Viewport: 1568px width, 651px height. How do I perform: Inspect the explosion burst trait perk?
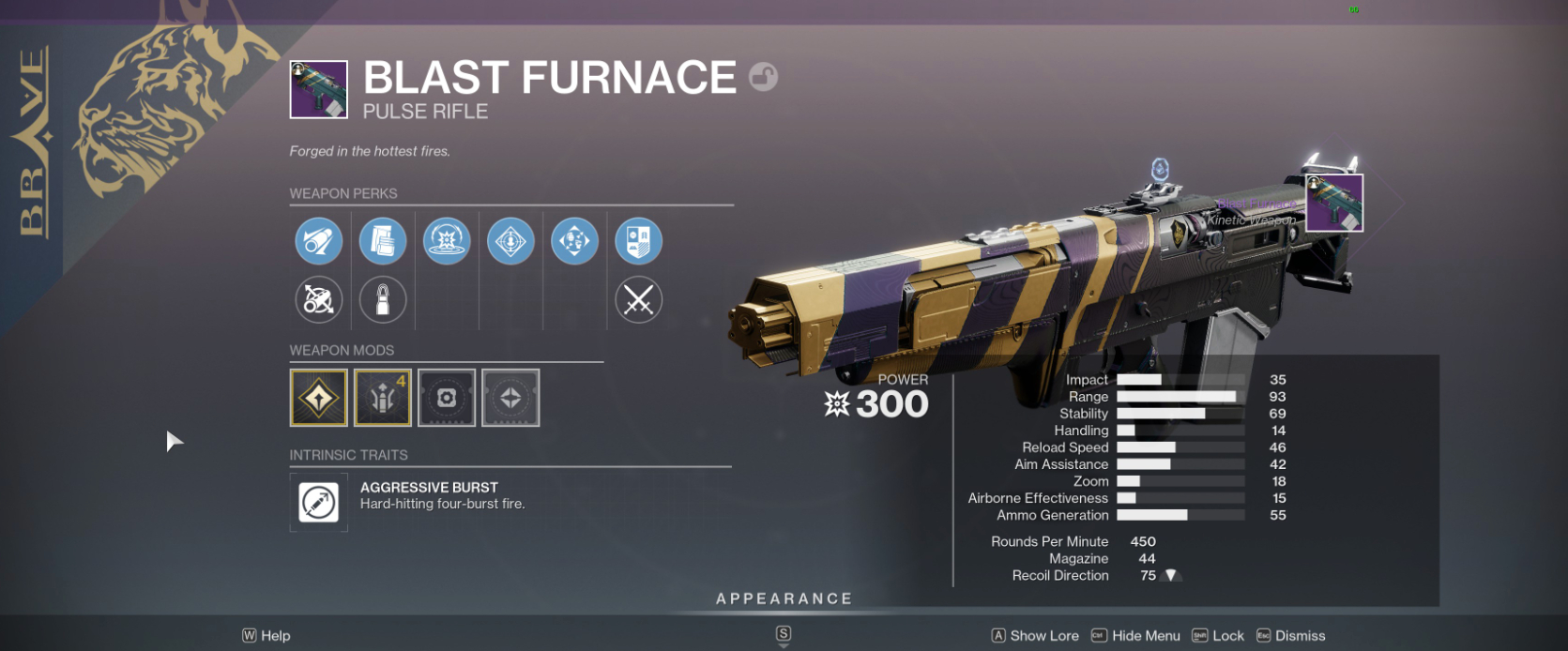click(447, 241)
